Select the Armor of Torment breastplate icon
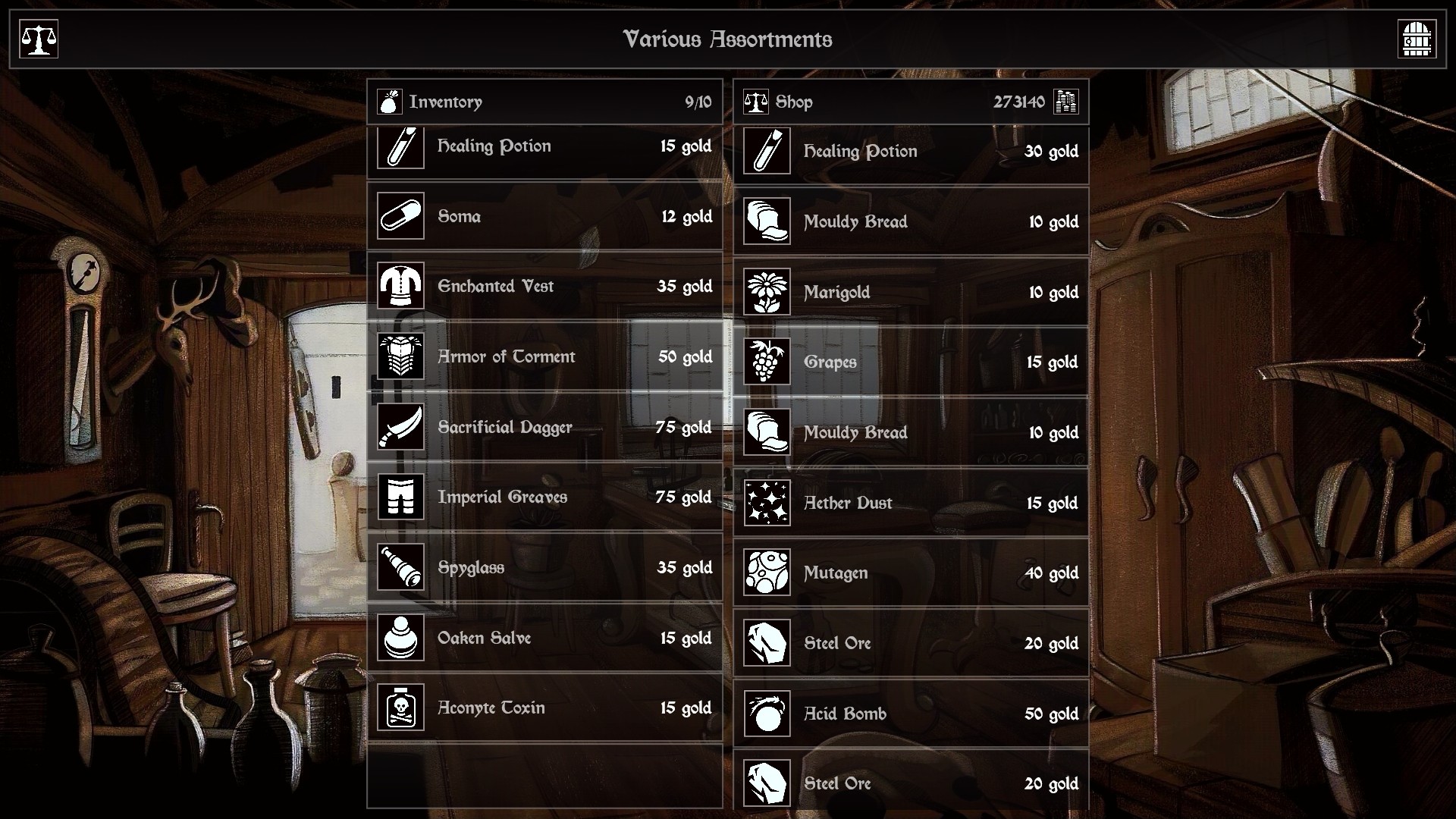 pos(400,356)
